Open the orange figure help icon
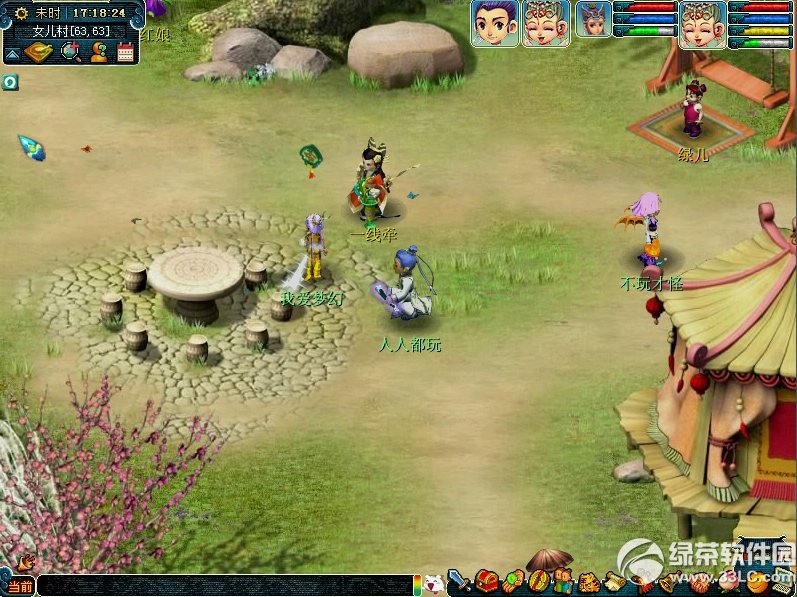This screenshot has height=597, width=797. click(x=98, y=52)
